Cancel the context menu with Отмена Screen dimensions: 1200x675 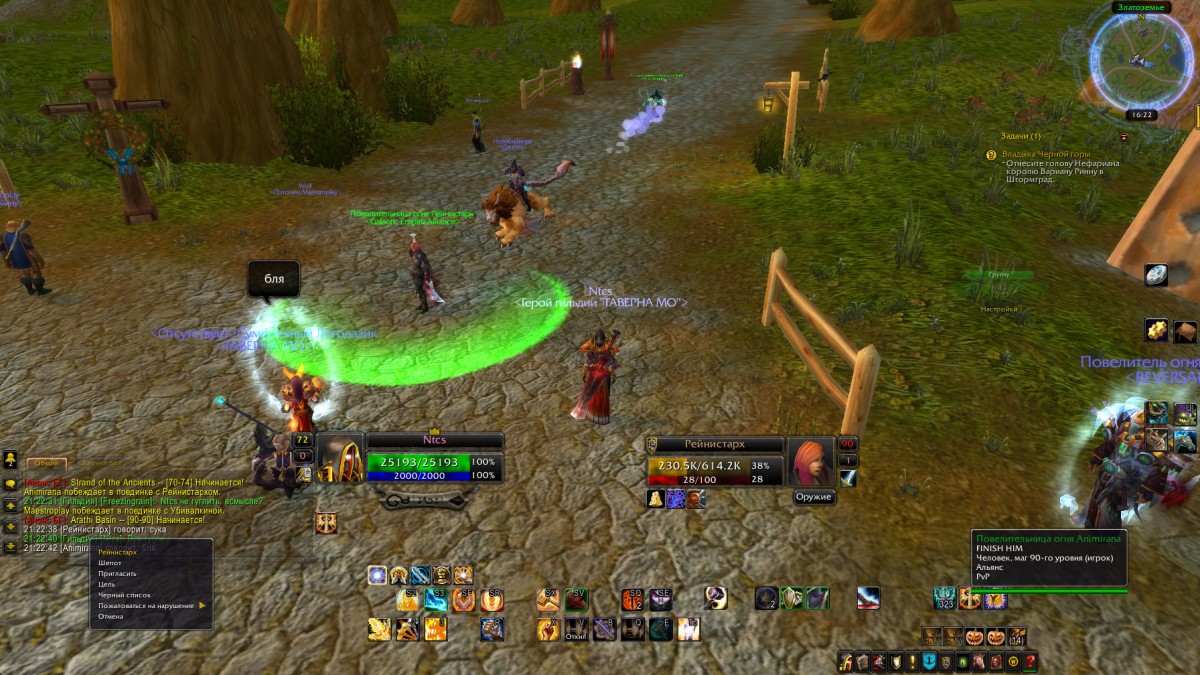pos(111,616)
